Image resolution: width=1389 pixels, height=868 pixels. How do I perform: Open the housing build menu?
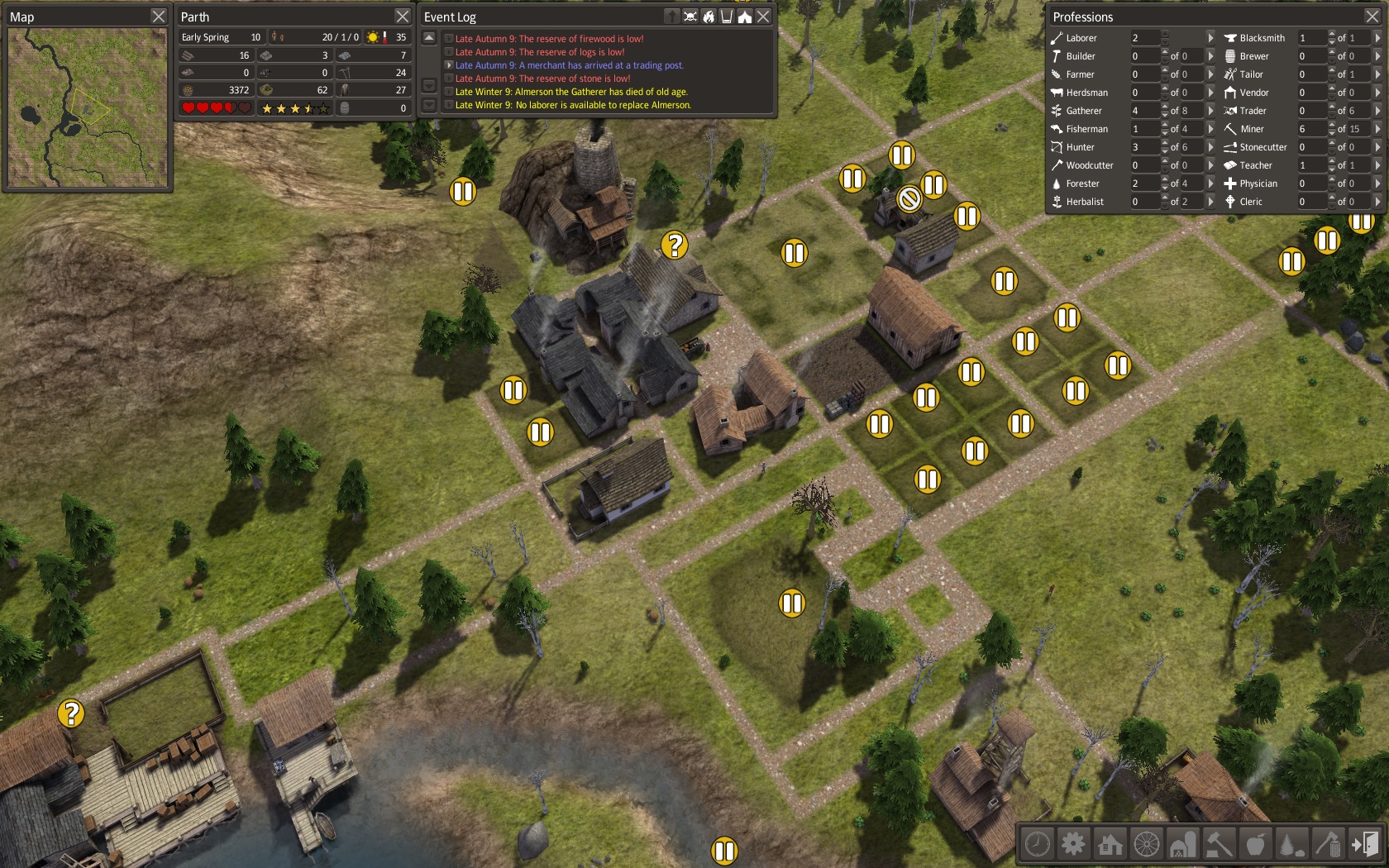click(1110, 844)
